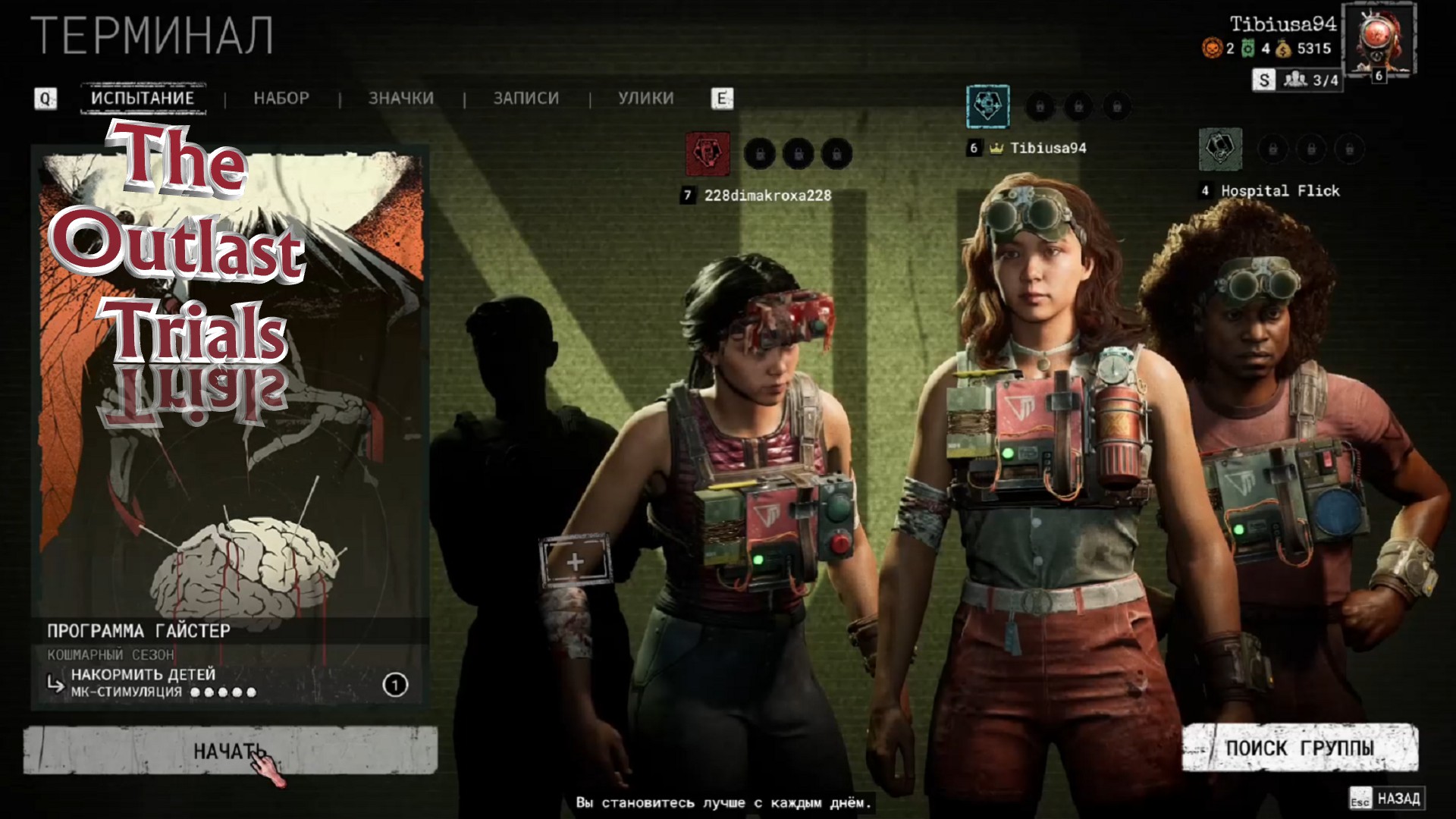Open Tibiusa94's red rig ability icon
1456x819 pixels.
point(708,154)
